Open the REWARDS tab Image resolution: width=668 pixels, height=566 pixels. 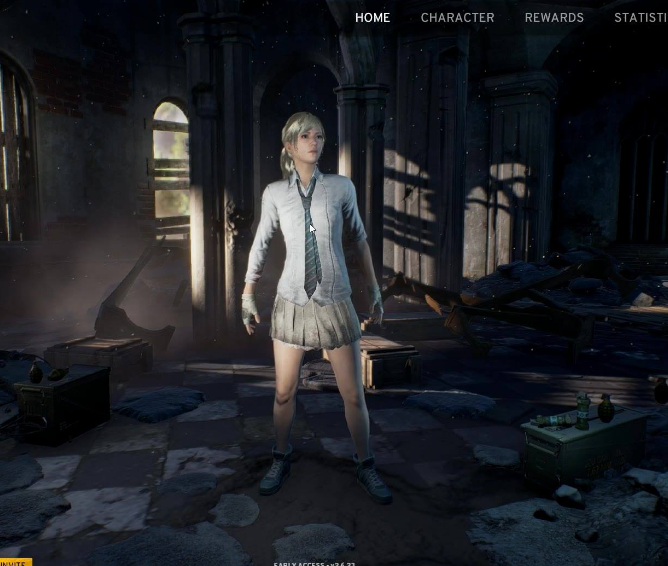point(554,17)
